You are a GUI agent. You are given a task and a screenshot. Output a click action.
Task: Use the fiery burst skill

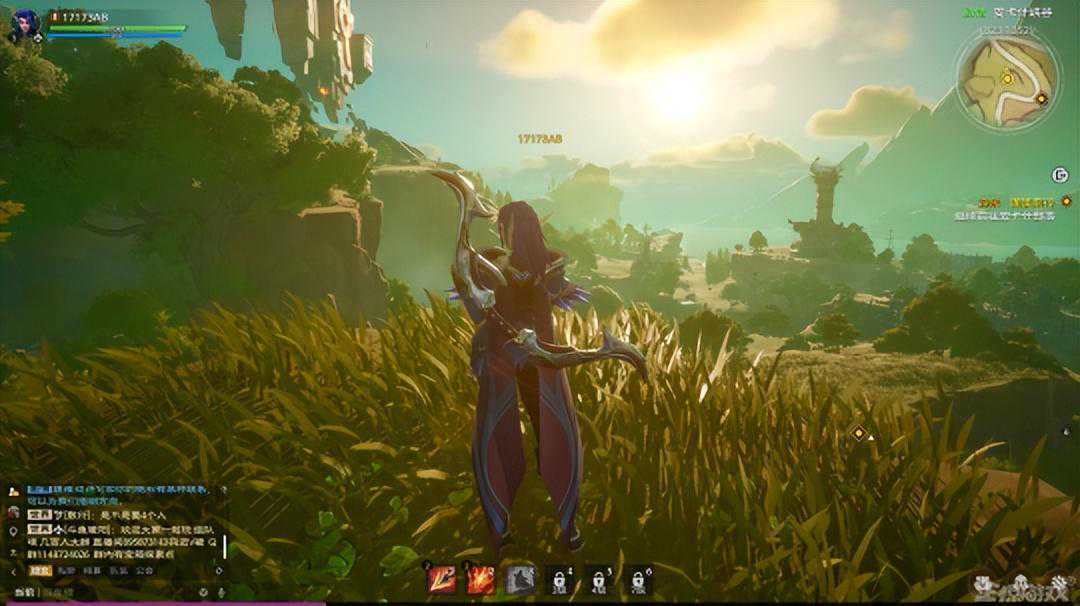(x=481, y=579)
